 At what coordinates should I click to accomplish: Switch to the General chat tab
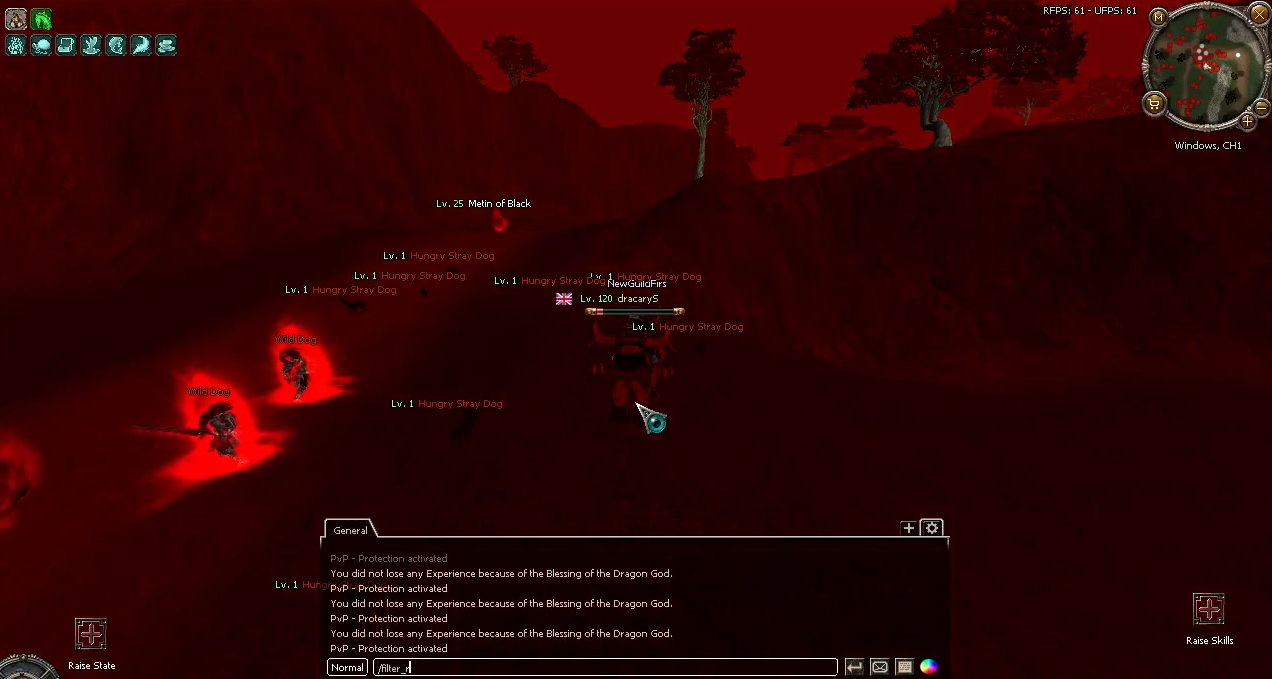coord(350,530)
